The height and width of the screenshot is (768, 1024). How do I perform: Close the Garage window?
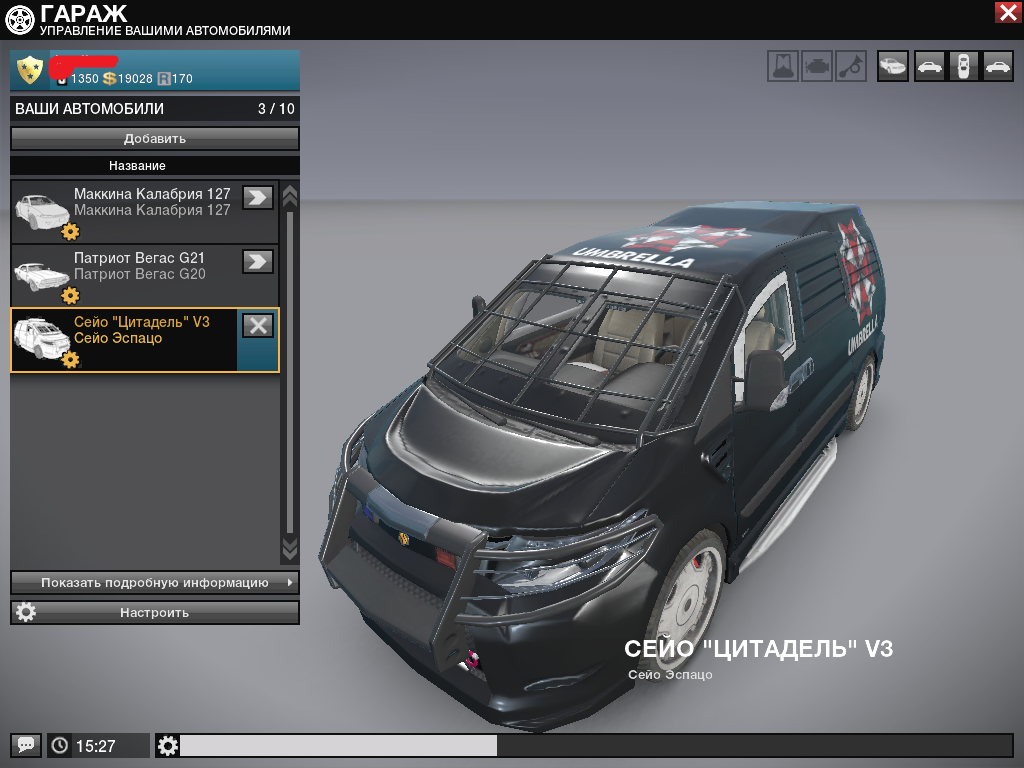1007,12
